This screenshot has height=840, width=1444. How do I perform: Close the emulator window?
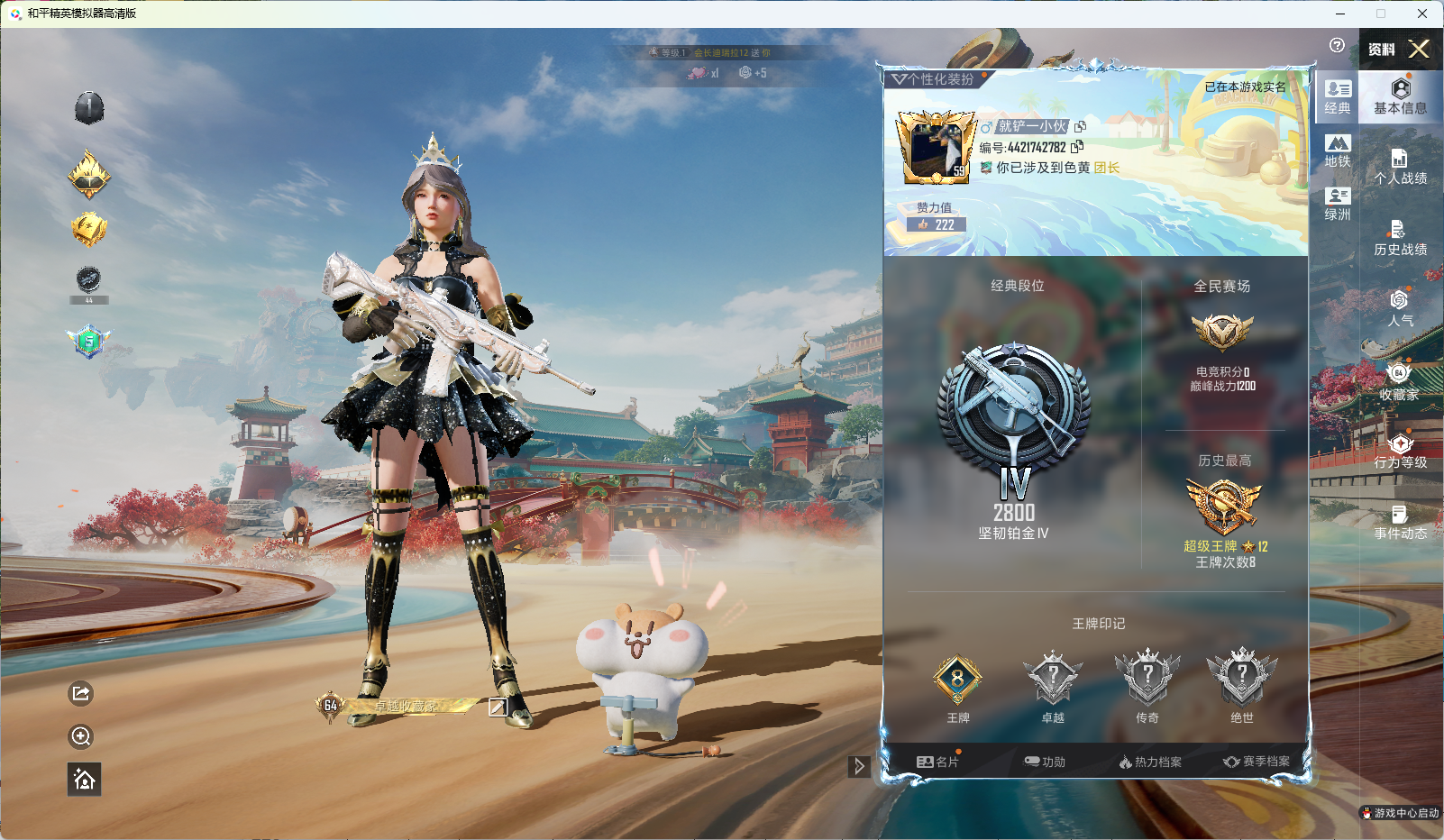(x=1422, y=14)
